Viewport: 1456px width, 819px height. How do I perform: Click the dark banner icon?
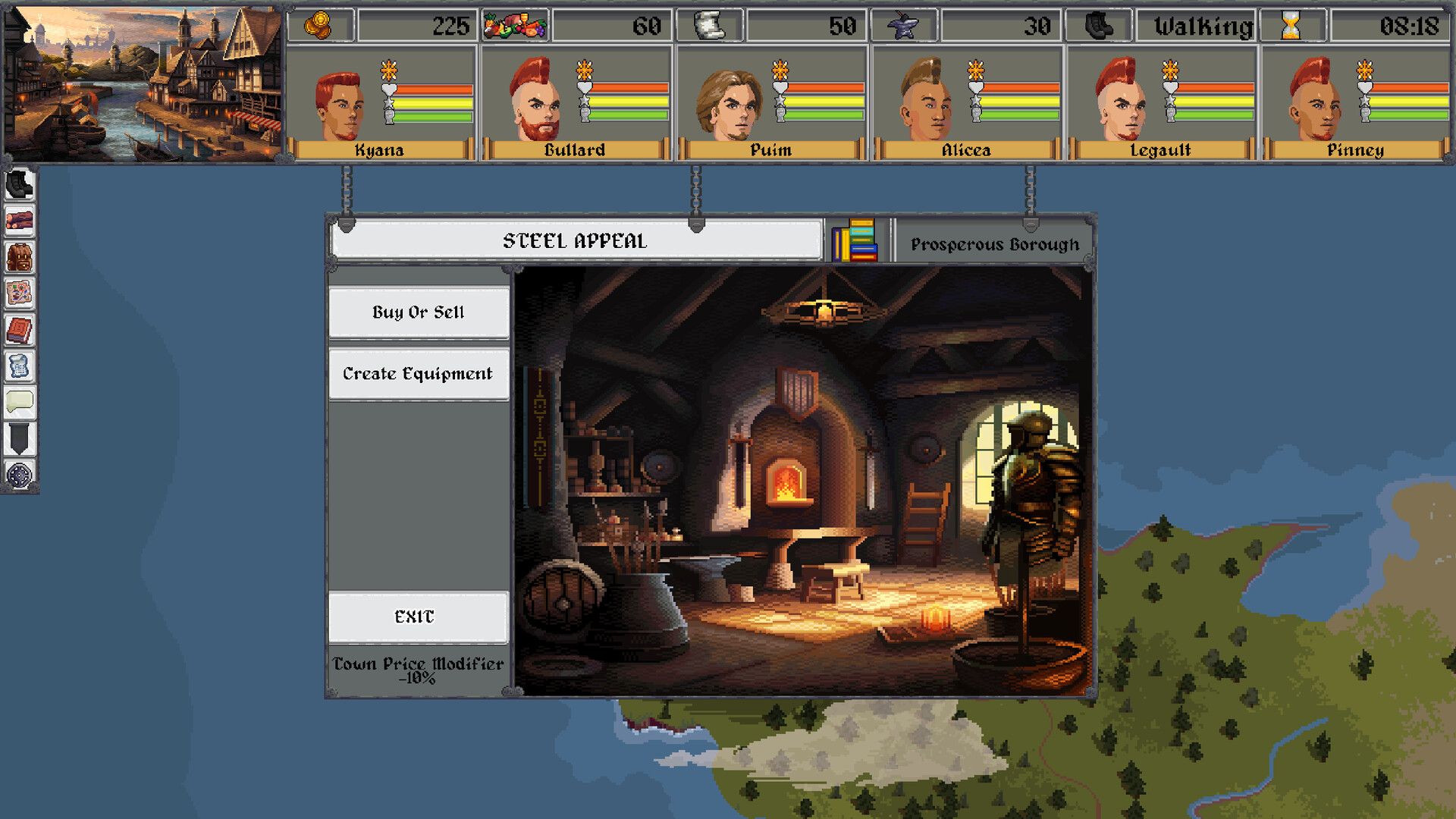(19, 438)
